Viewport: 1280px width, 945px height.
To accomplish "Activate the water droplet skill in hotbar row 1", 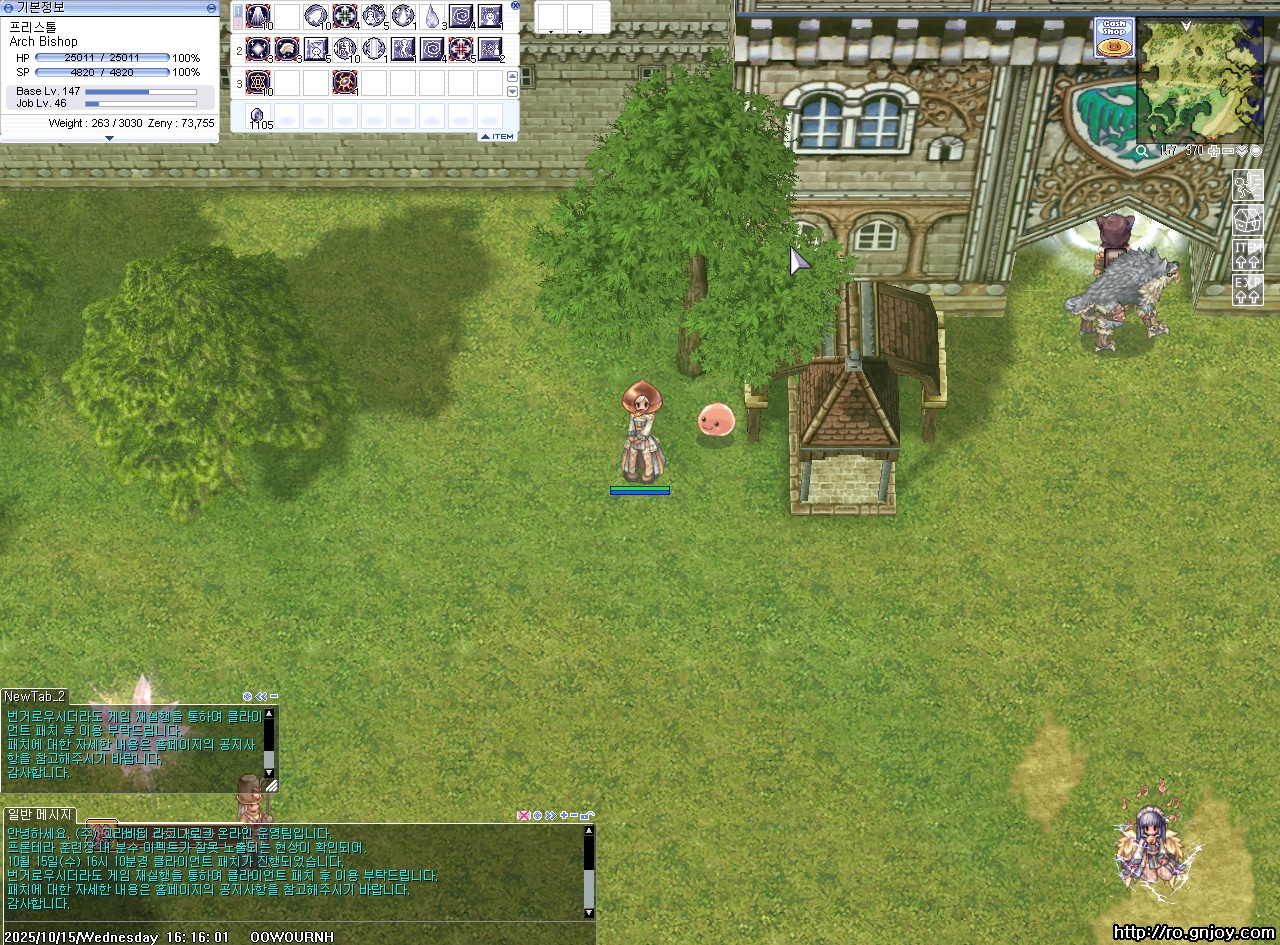I will point(432,16).
